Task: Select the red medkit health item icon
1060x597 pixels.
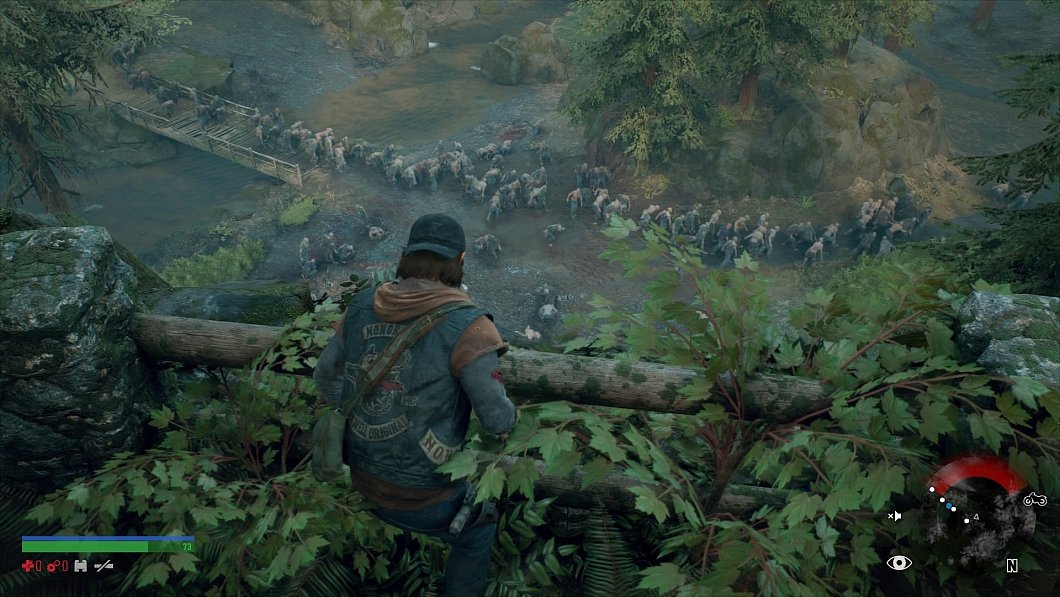Action: 29,566
